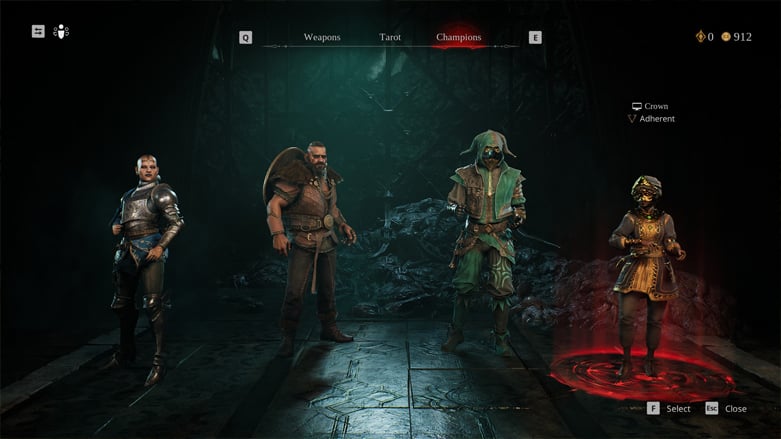Screen dimensions: 781x439
Task: Click the winged figure icon beside the swap arrows
Action: [x=61, y=31]
